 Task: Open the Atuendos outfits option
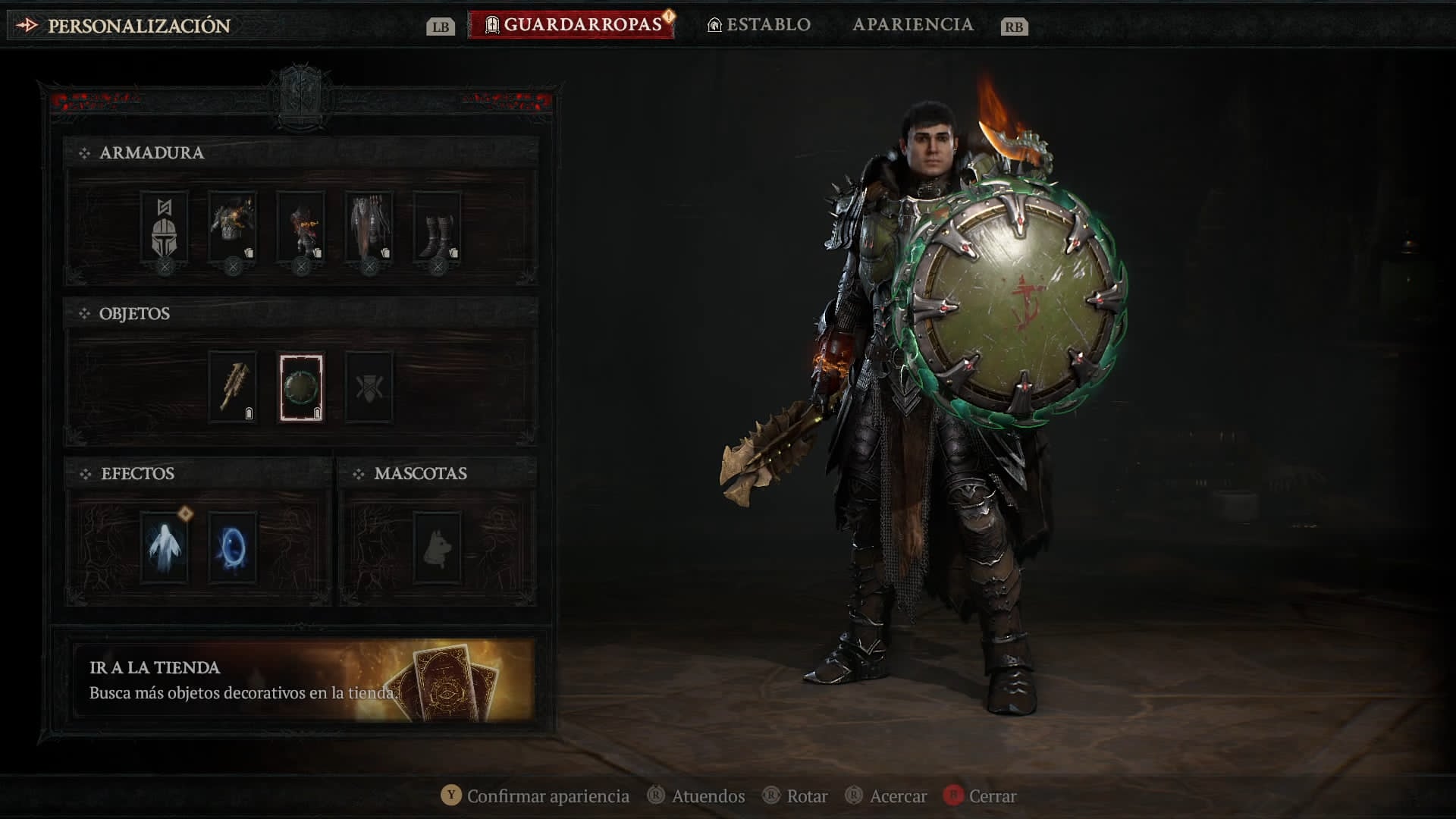[x=696, y=796]
